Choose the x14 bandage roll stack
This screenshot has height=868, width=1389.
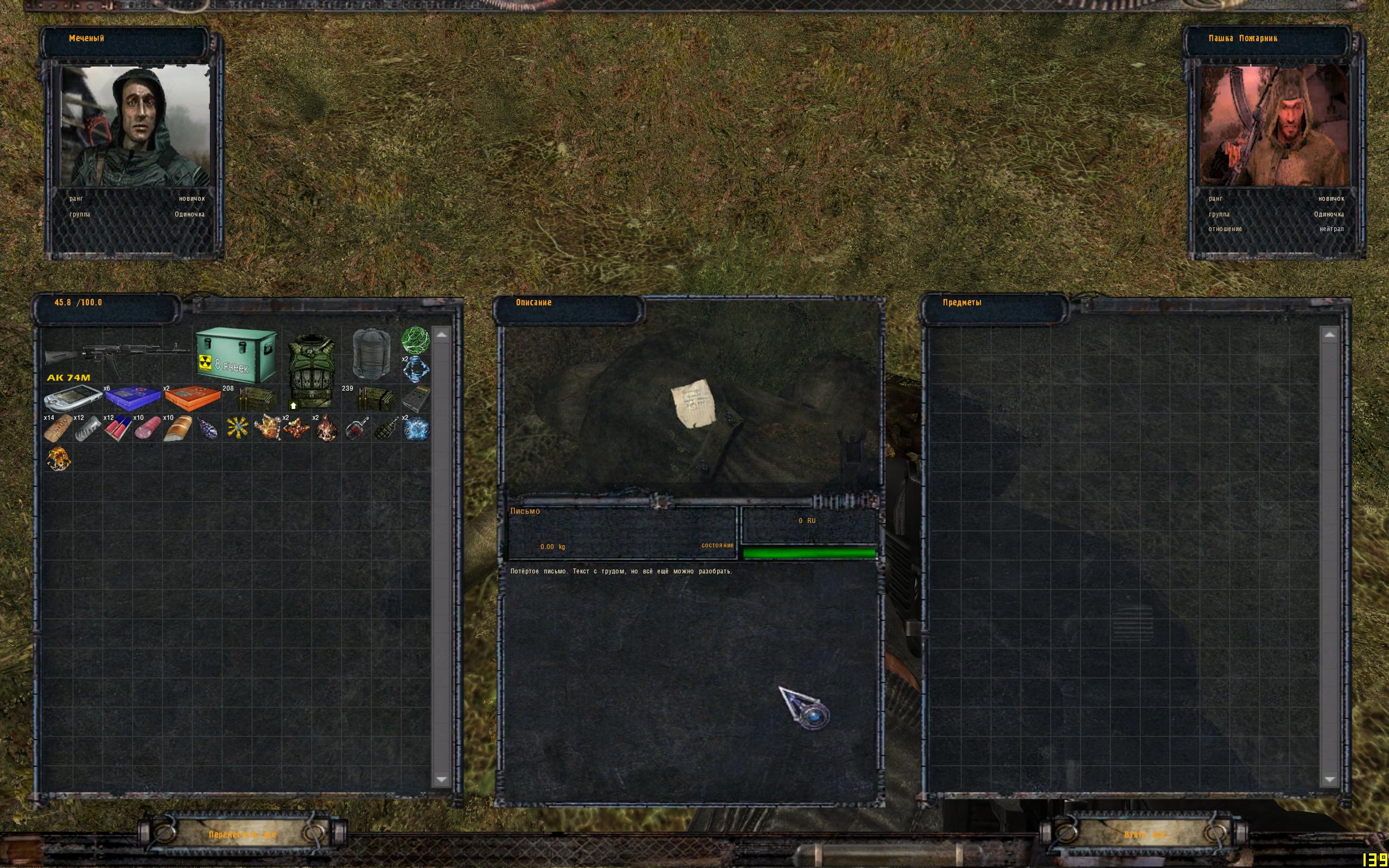coord(58,429)
